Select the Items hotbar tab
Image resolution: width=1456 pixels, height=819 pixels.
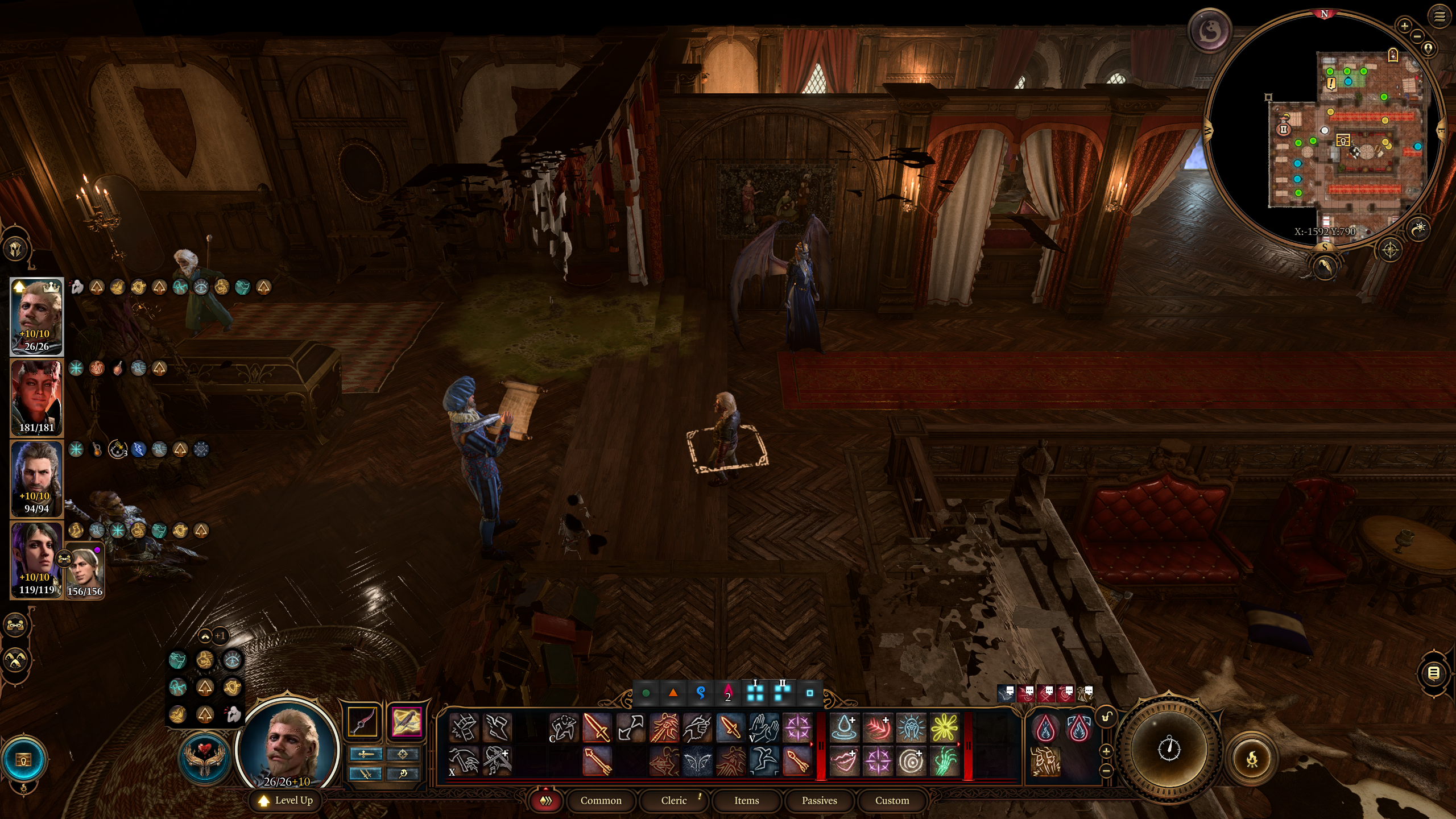pyautogui.click(x=746, y=800)
